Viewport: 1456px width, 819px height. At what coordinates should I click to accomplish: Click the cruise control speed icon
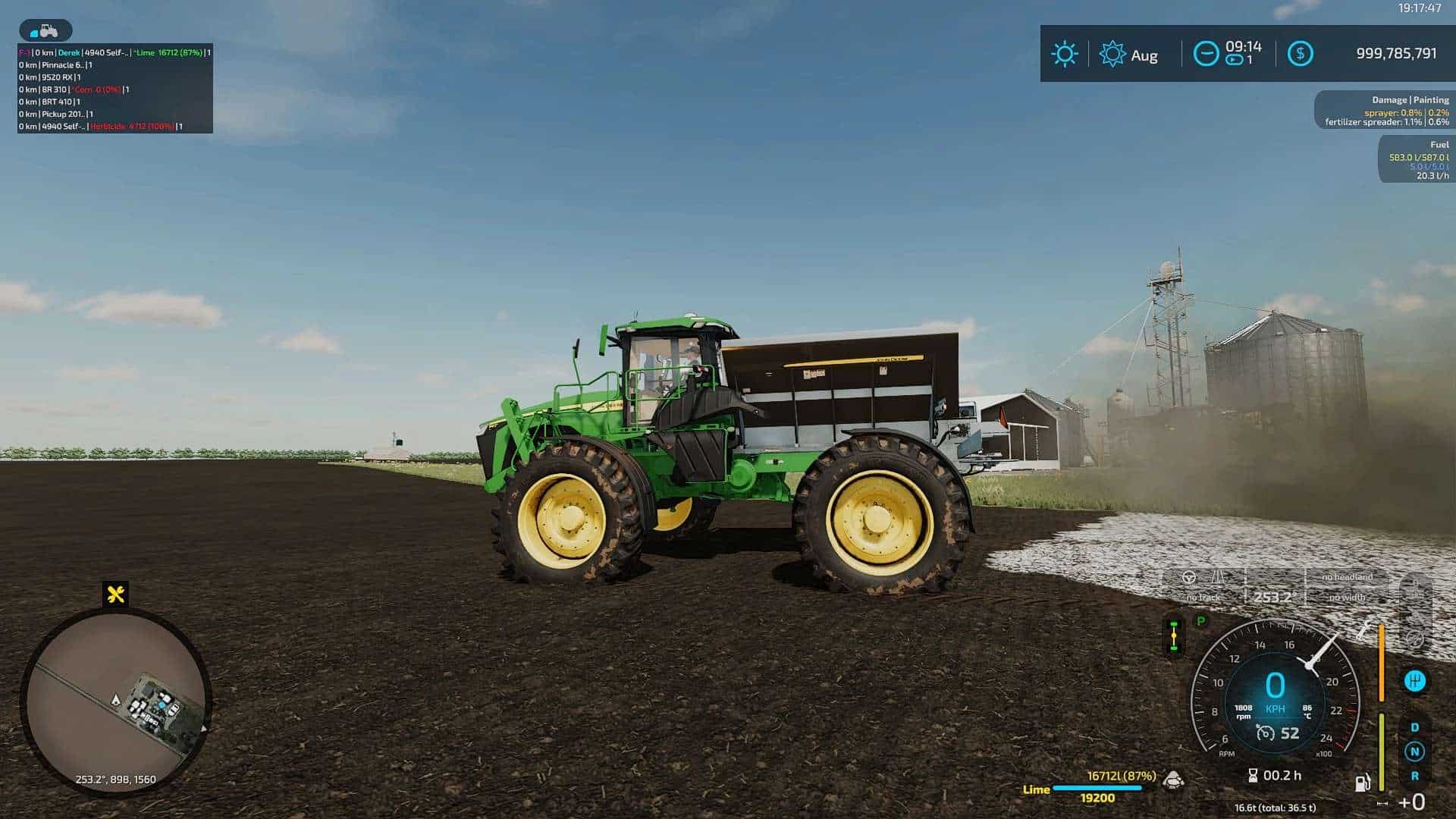pyautogui.click(x=1265, y=733)
